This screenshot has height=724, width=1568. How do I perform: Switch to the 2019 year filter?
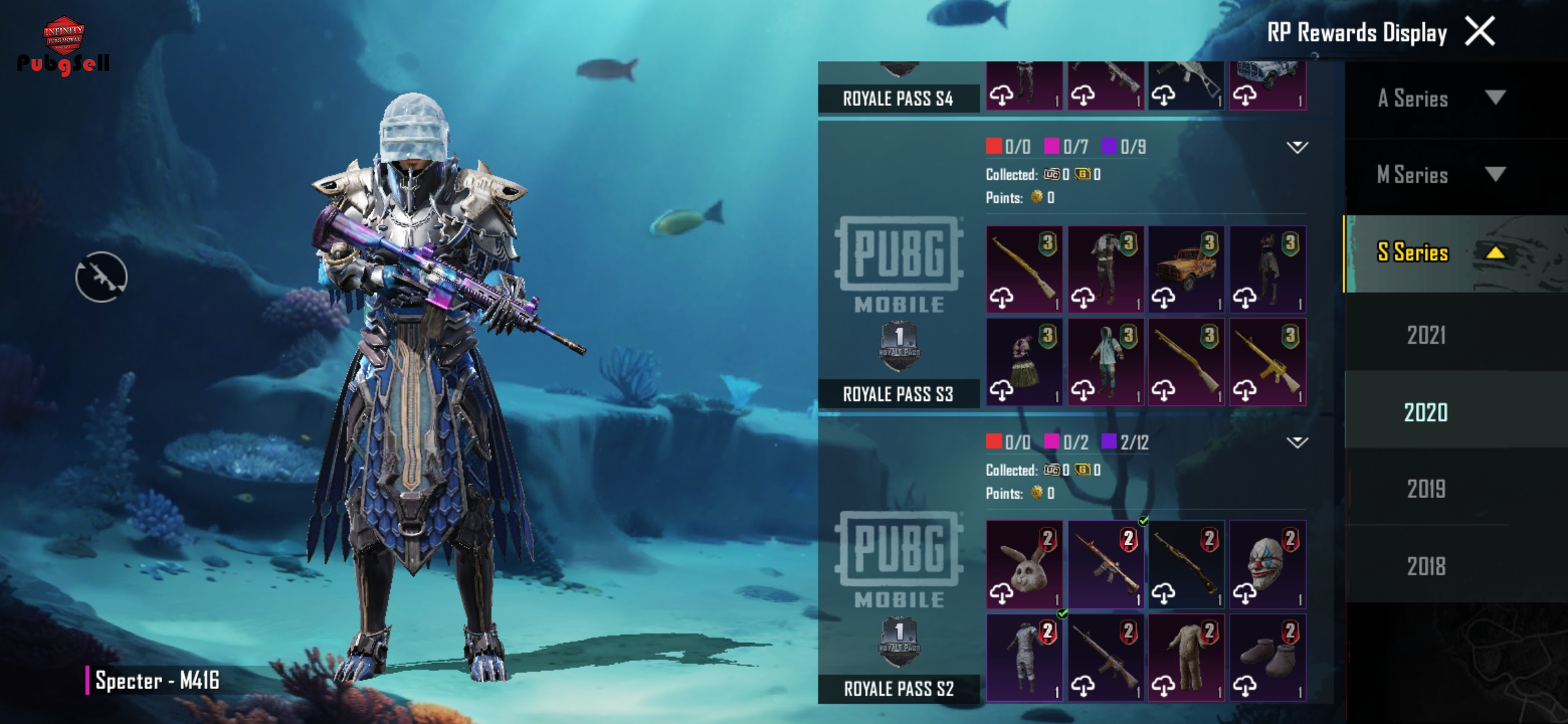coord(1426,489)
